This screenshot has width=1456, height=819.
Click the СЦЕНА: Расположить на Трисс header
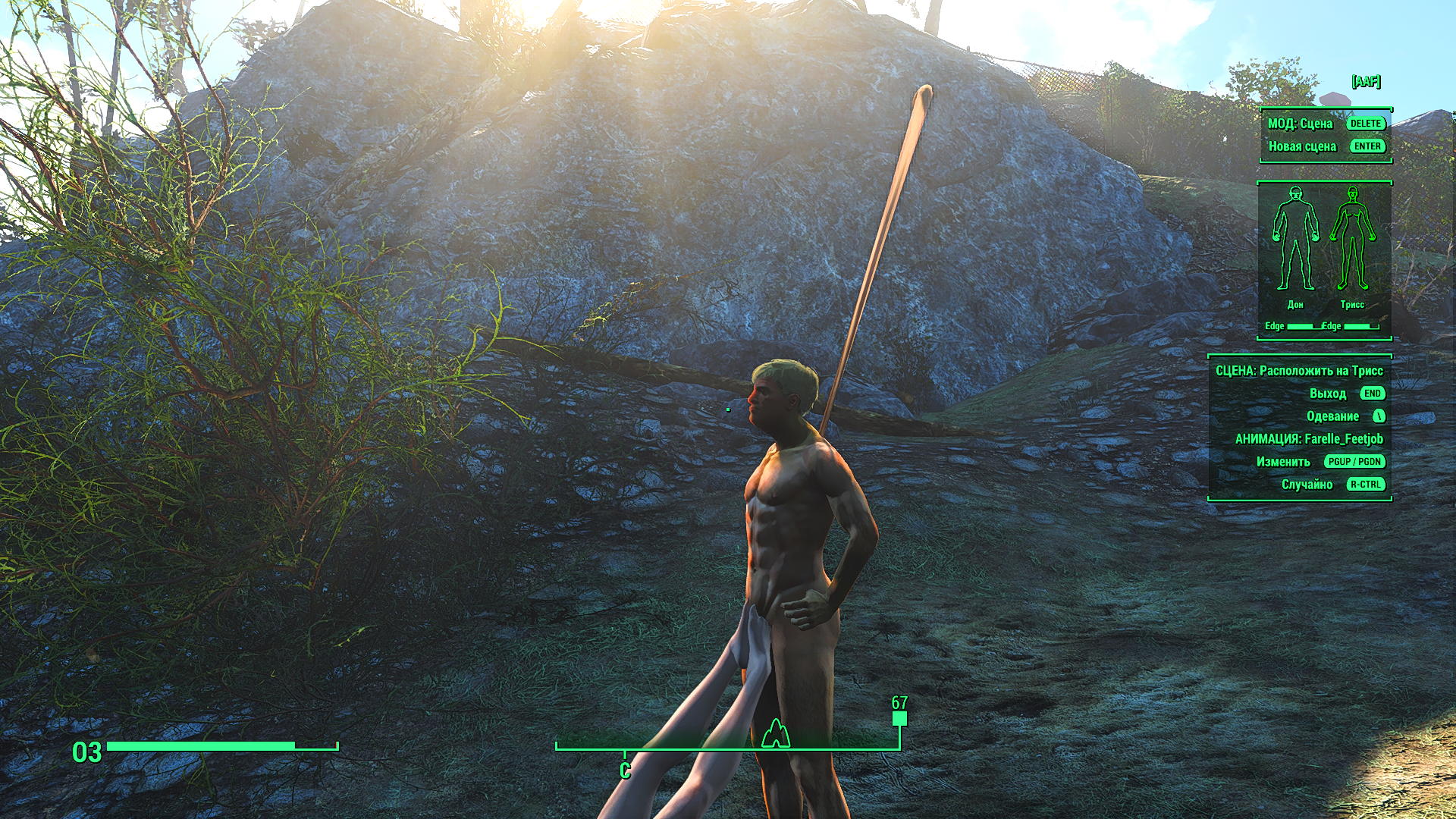[x=1299, y=371]
